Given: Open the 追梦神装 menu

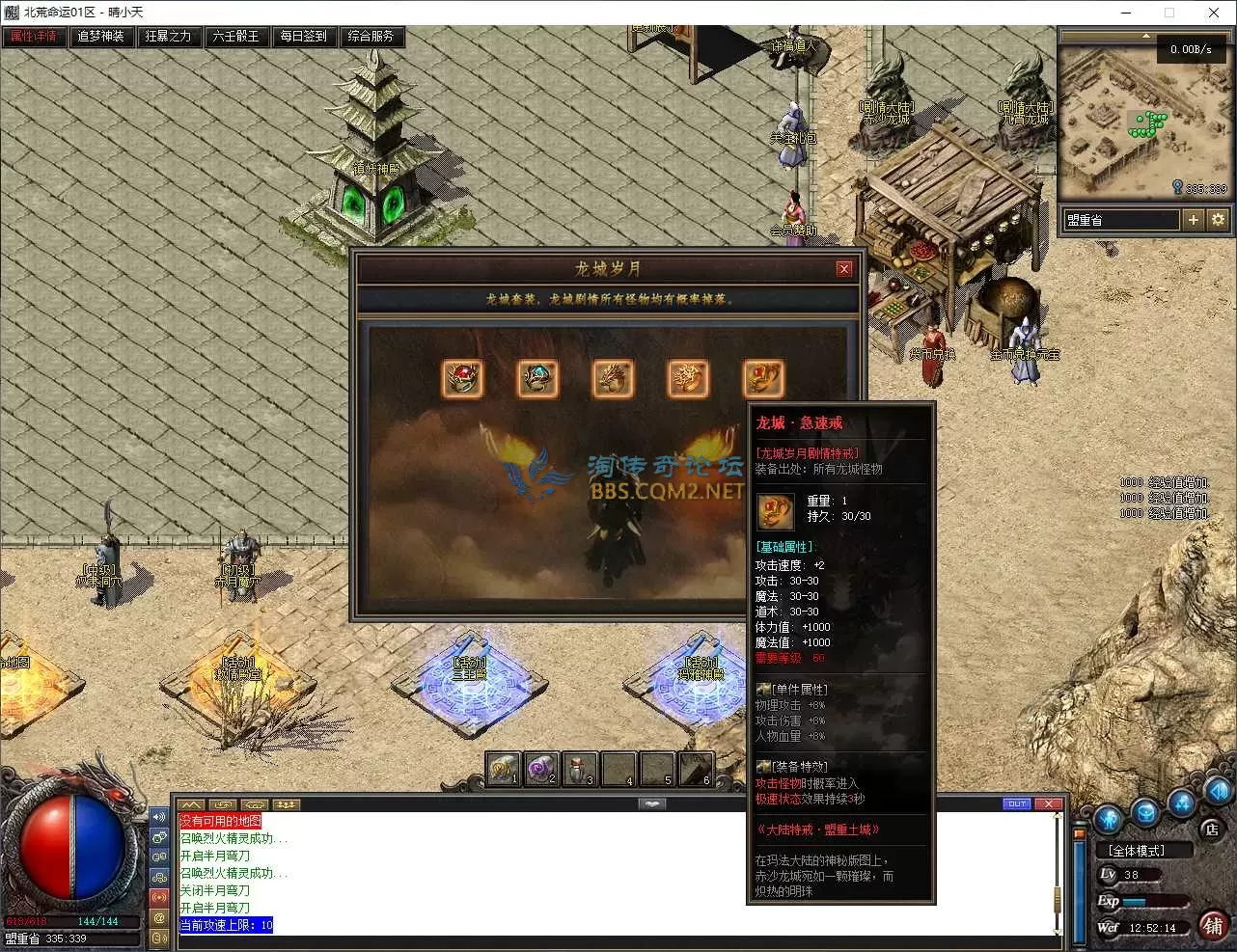Looking at the screenshot, I should point(101,37).
